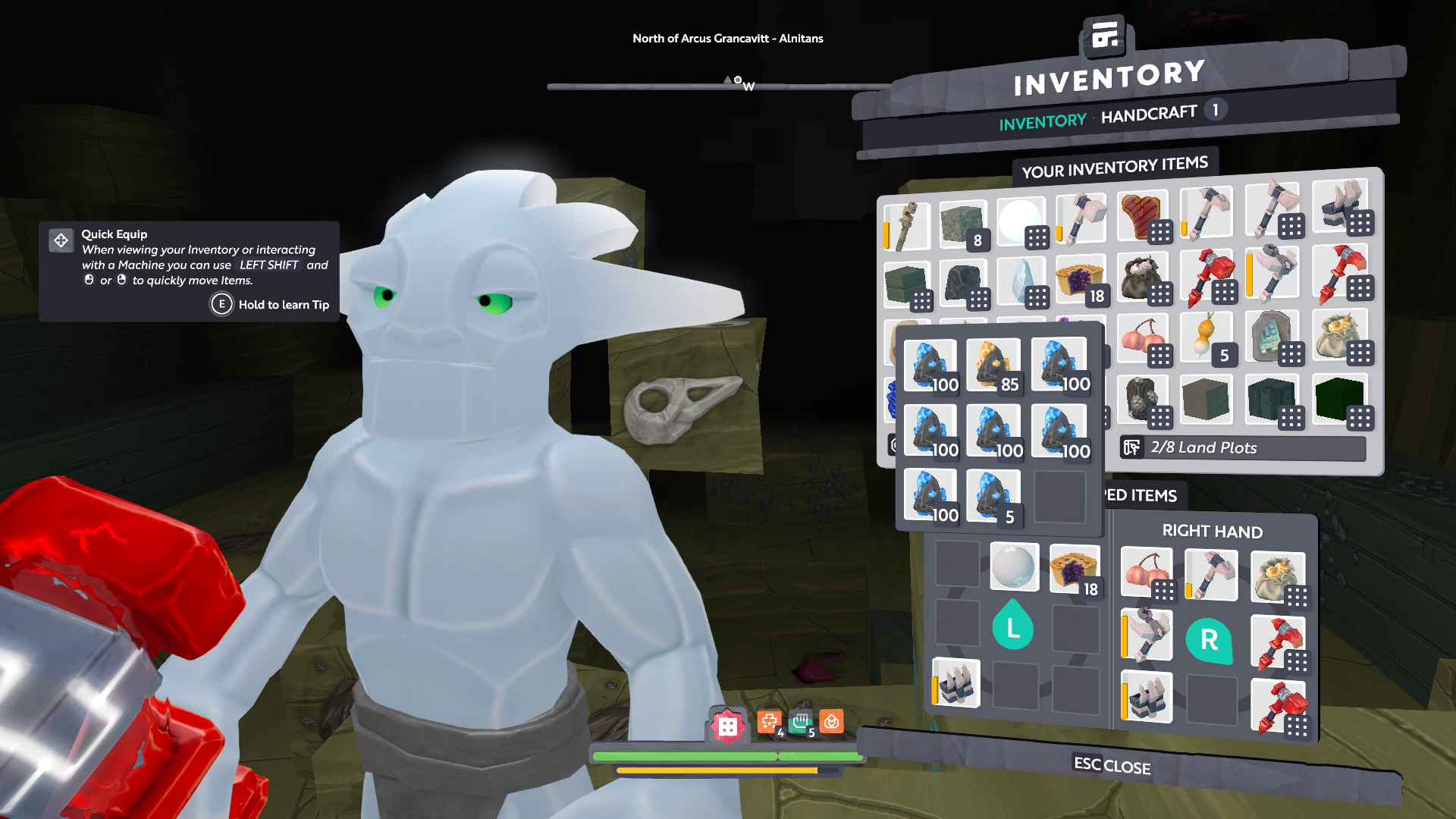Select the turnip stack of 5
Image resolution: width=1456 pixels, height=819 pixels.
click(1207, 338)
